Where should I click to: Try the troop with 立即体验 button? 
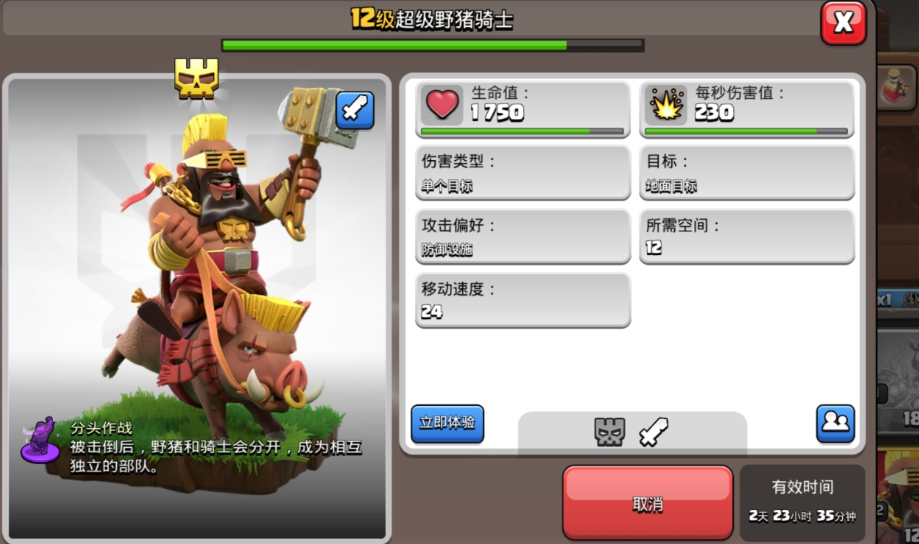(x=447, y=423)
